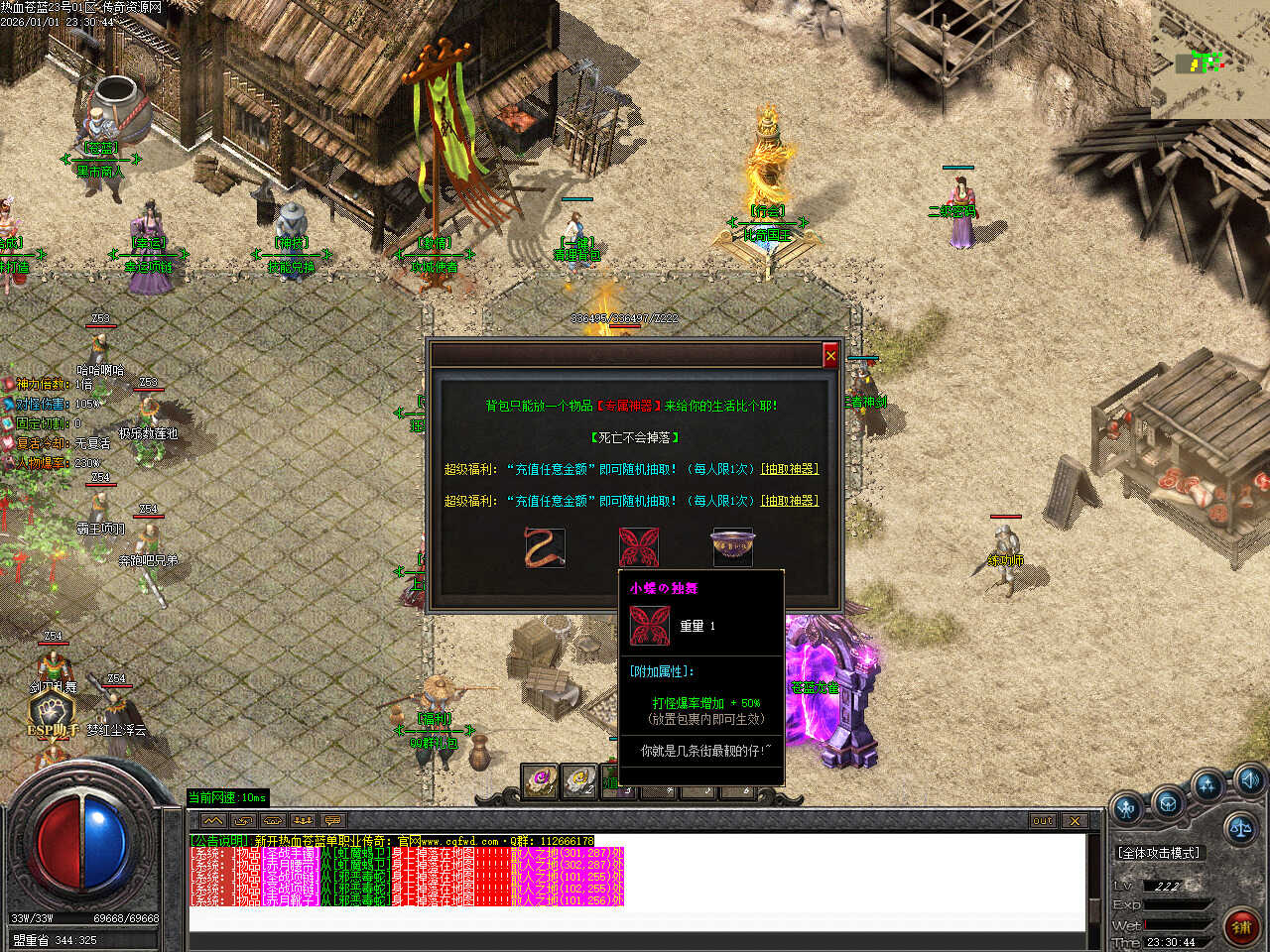This screenshot has width=1270, height=952.
Task: Click the chat speech-bubble channel button
Action: point(333,821)
